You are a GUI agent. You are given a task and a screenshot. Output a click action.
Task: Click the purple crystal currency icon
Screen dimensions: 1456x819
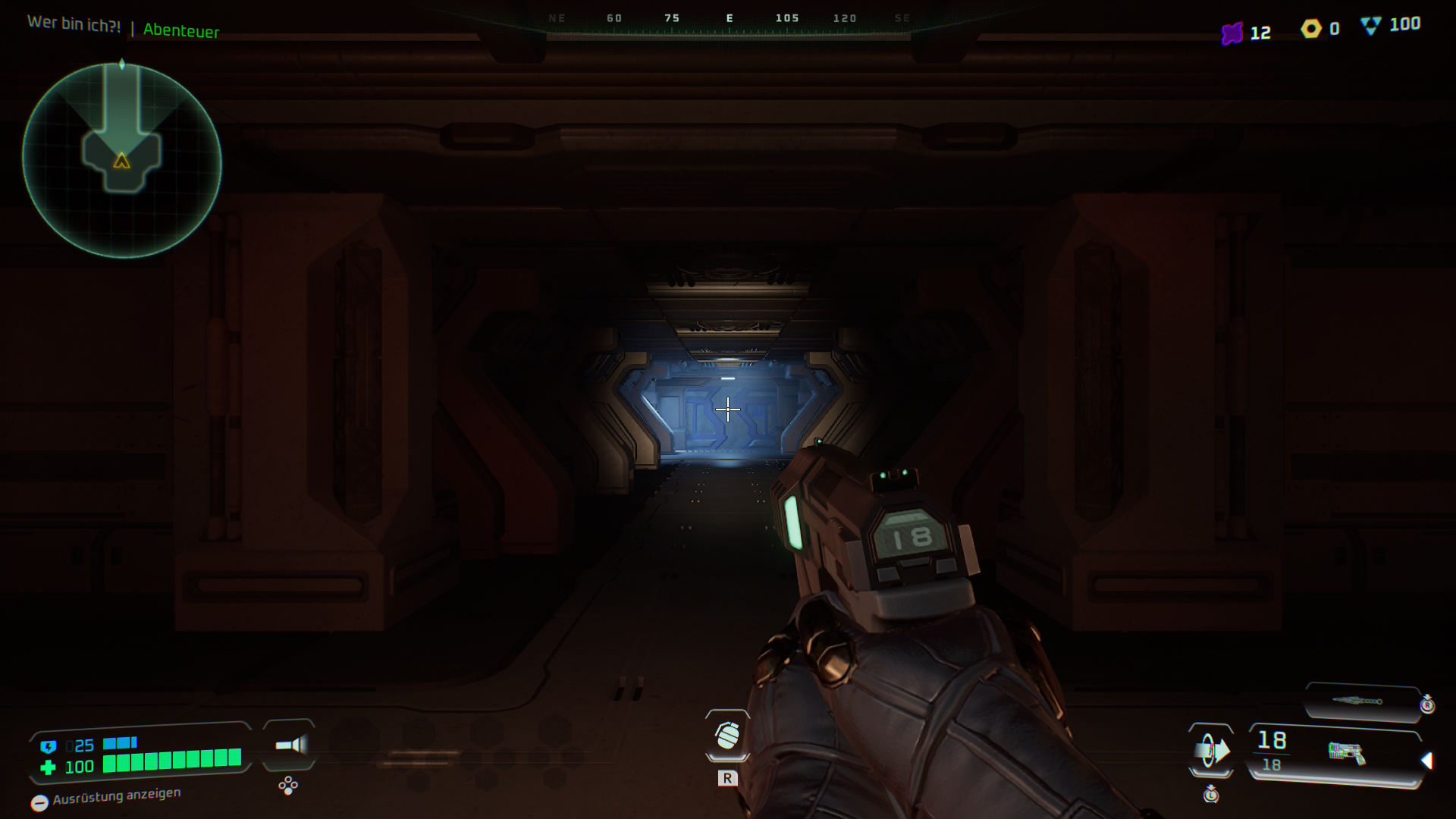[1232, 33]
